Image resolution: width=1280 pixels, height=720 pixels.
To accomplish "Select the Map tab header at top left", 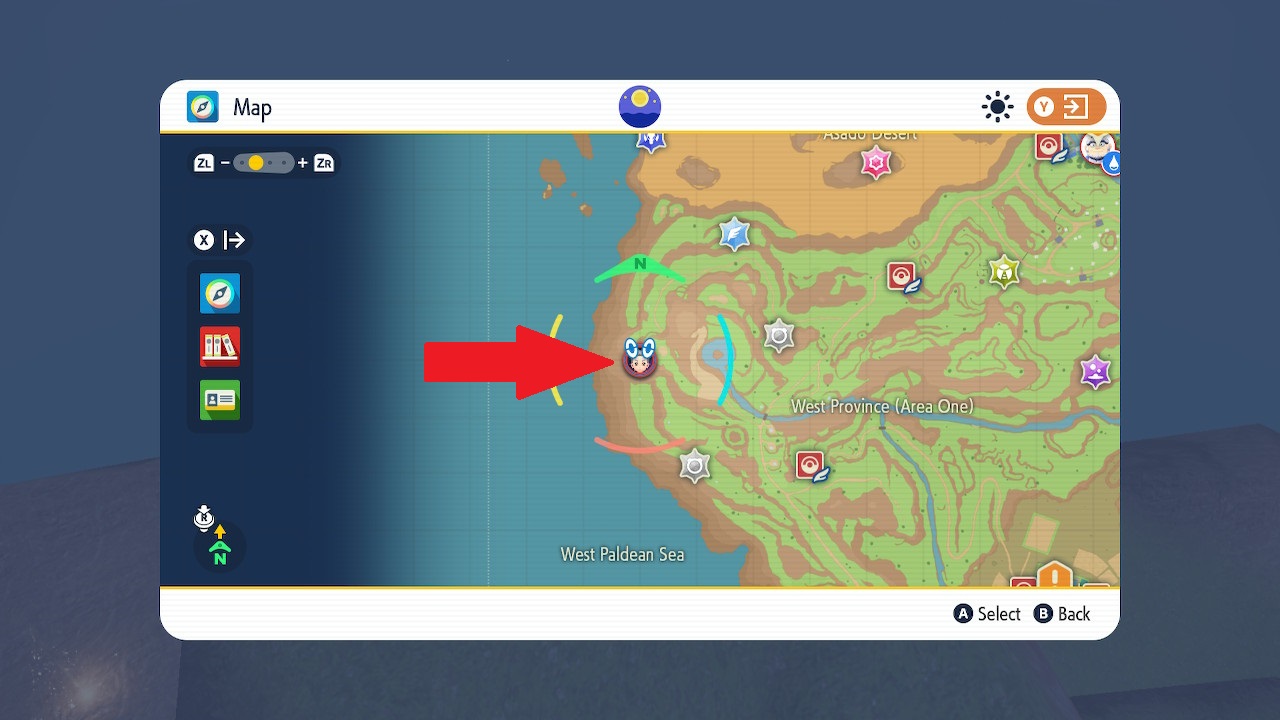I will pos(228,107).
